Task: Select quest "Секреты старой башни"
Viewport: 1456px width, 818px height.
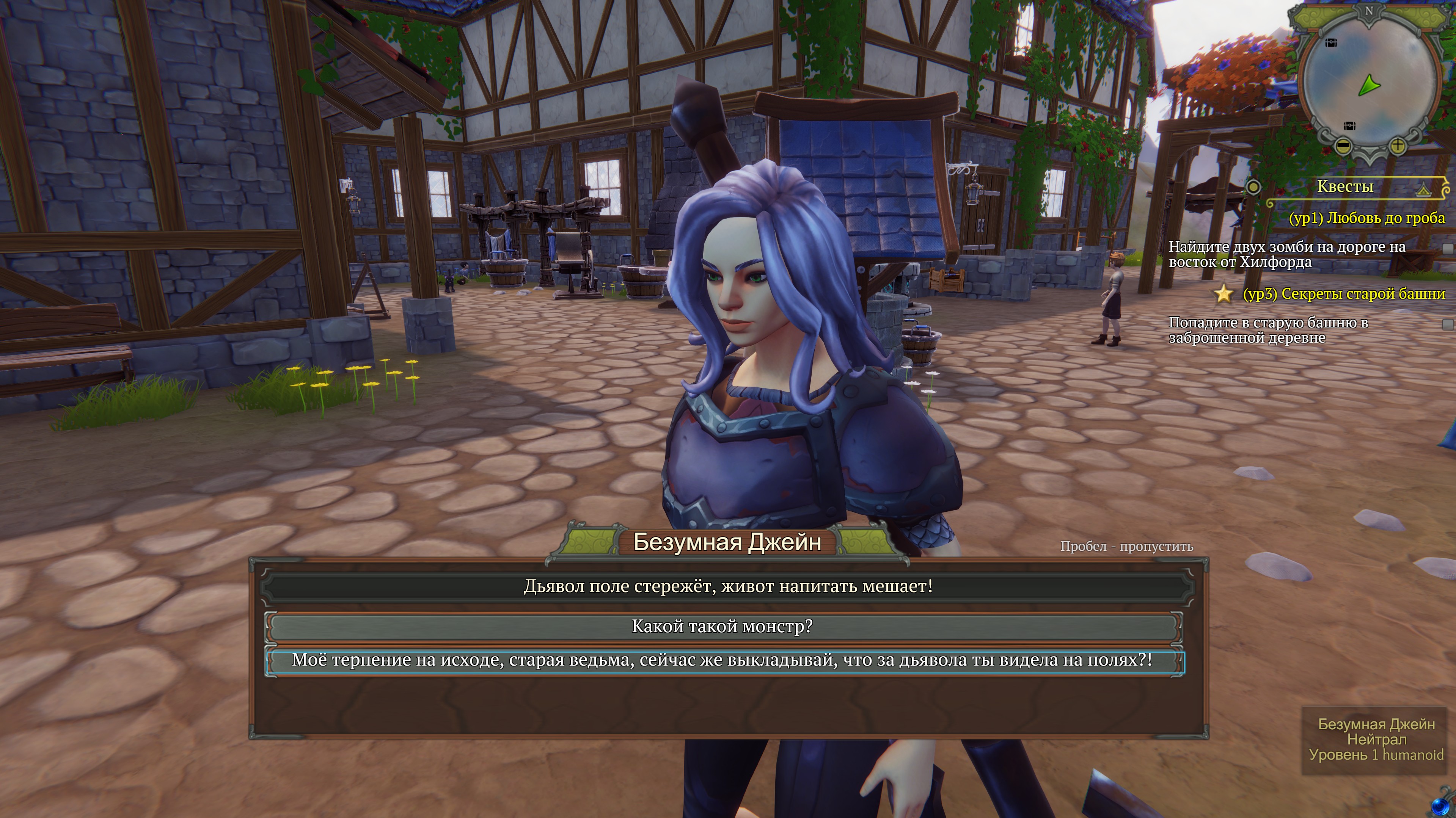Action: [x=1343, y=294]
